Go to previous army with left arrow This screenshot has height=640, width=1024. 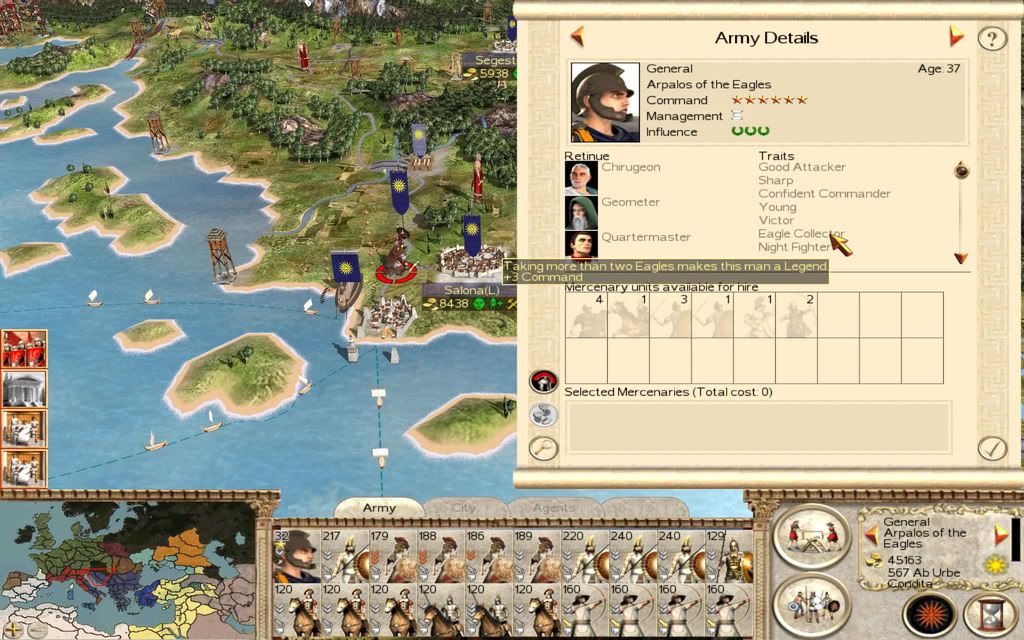[x=577, y=38]
